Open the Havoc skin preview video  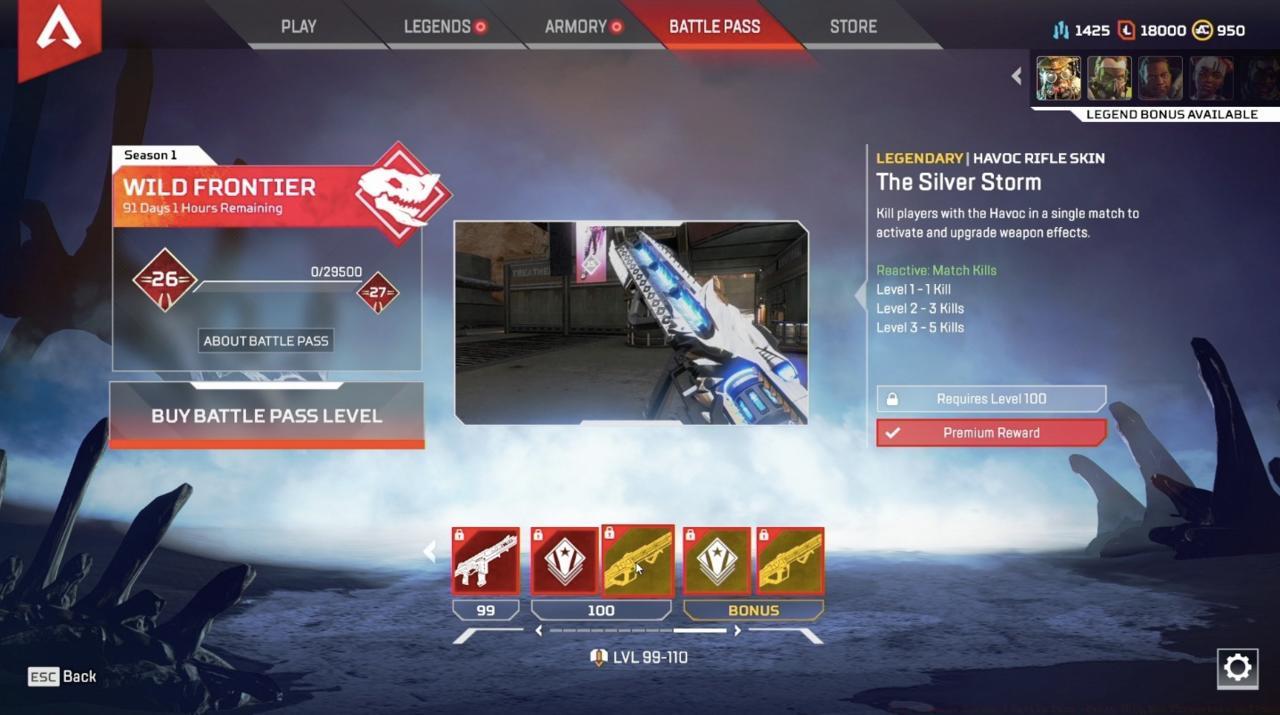click(x=631, y=322)
